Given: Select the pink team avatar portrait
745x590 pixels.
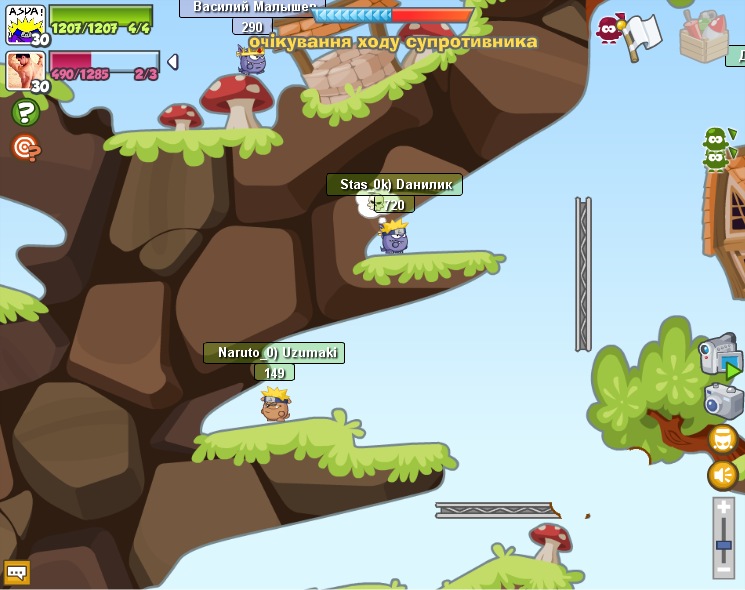Looking at the screenshot, I should [24, 71].
